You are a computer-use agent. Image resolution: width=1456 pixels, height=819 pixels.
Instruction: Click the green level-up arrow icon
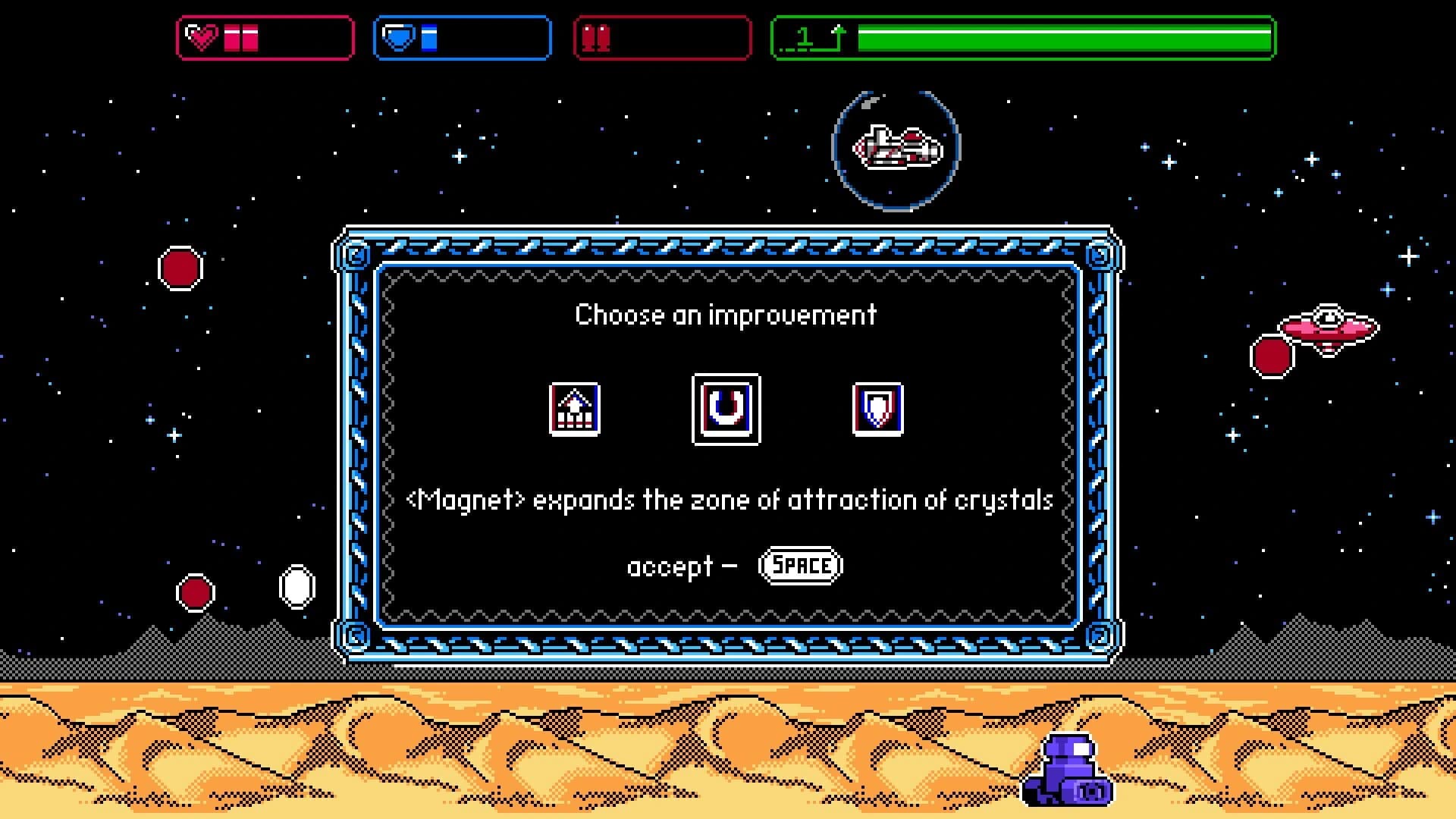coord(838,34)
